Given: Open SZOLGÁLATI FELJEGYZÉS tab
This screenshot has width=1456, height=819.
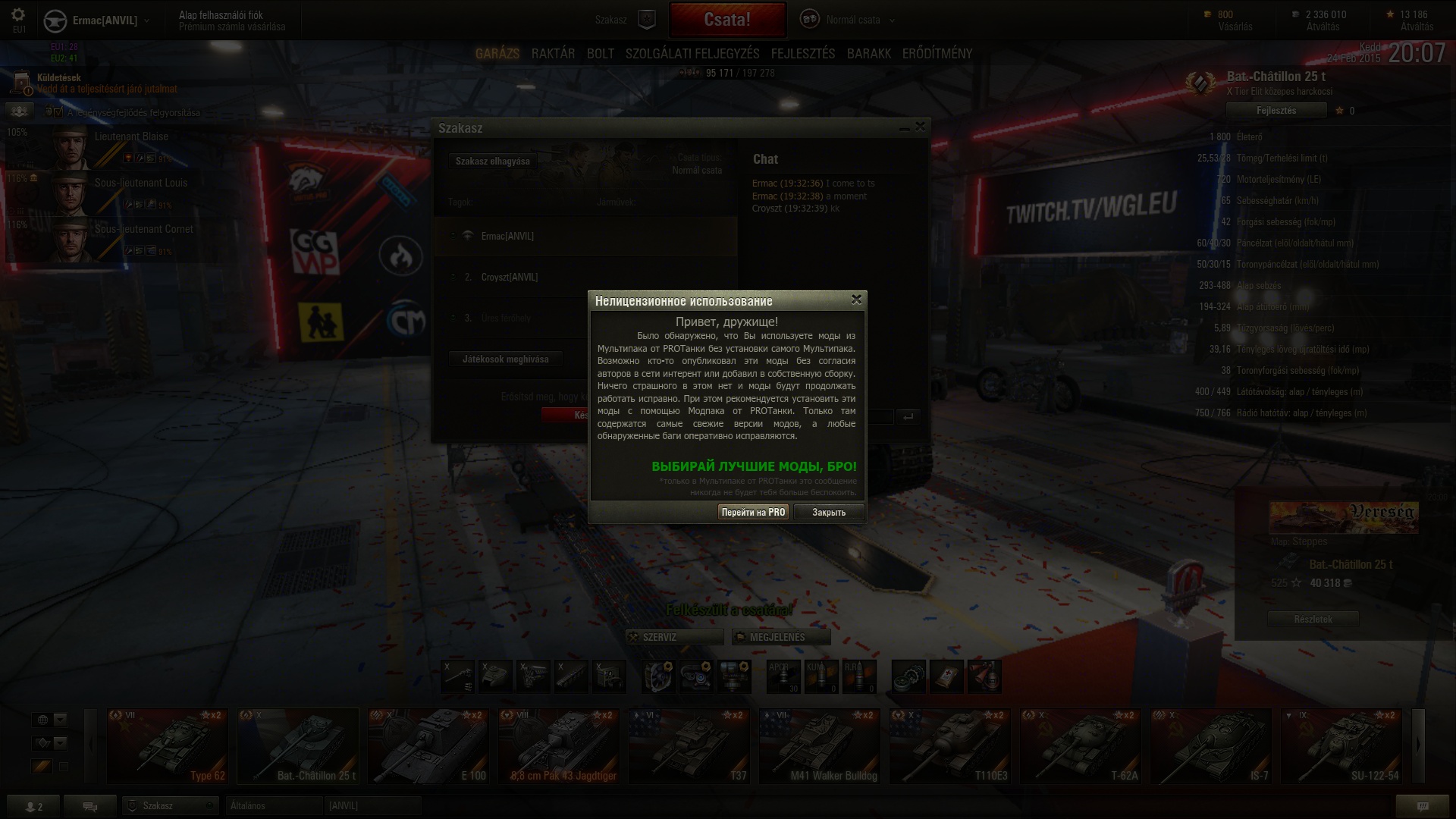Looking at the screenshot, I should 692,54.
